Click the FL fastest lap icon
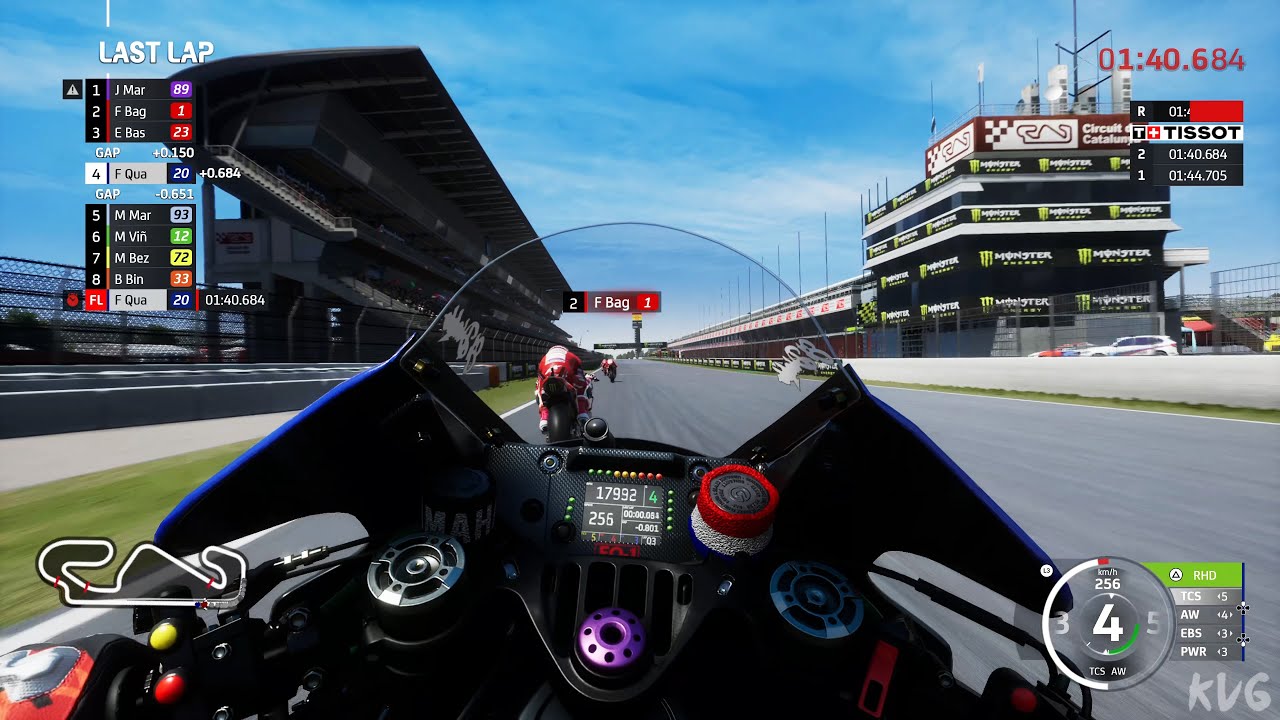Screen dimensions: 1280x720 click(95, 299)
